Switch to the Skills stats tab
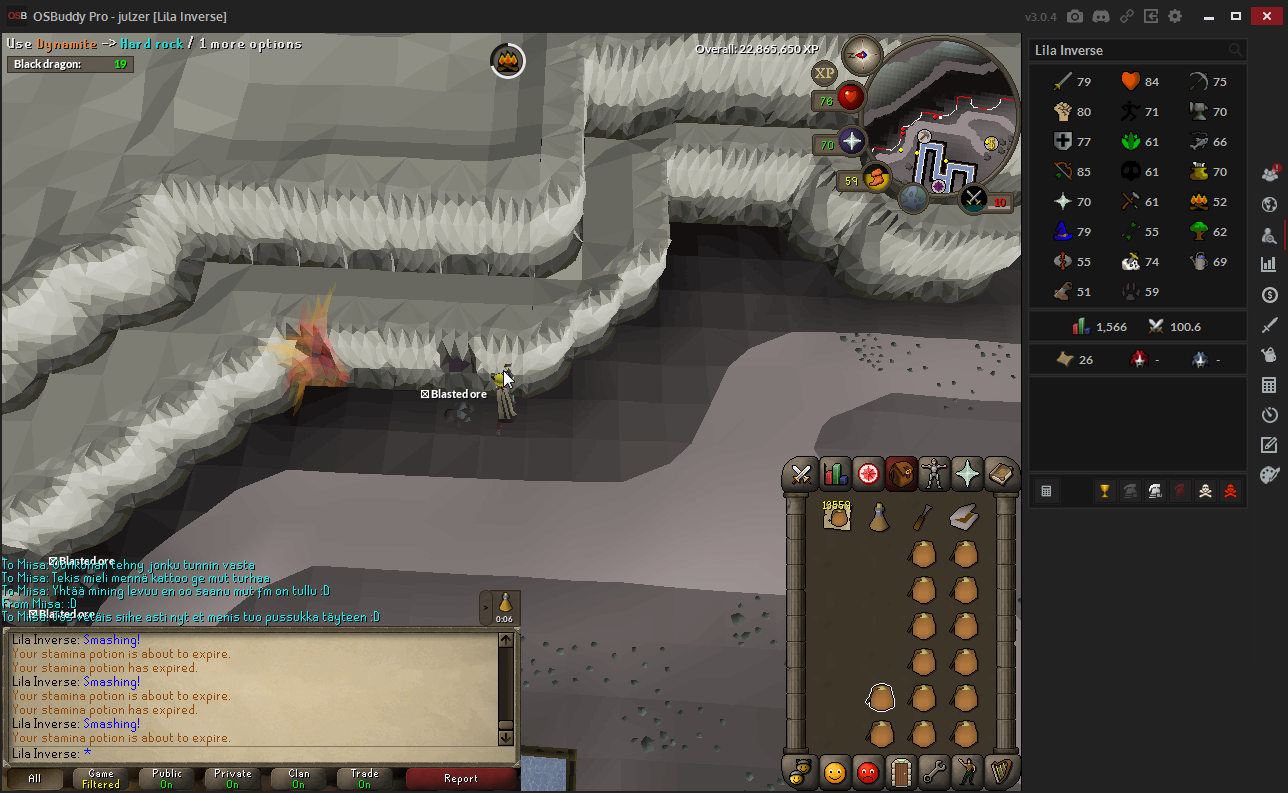1288x793 pixels. (x=834, y=474)
